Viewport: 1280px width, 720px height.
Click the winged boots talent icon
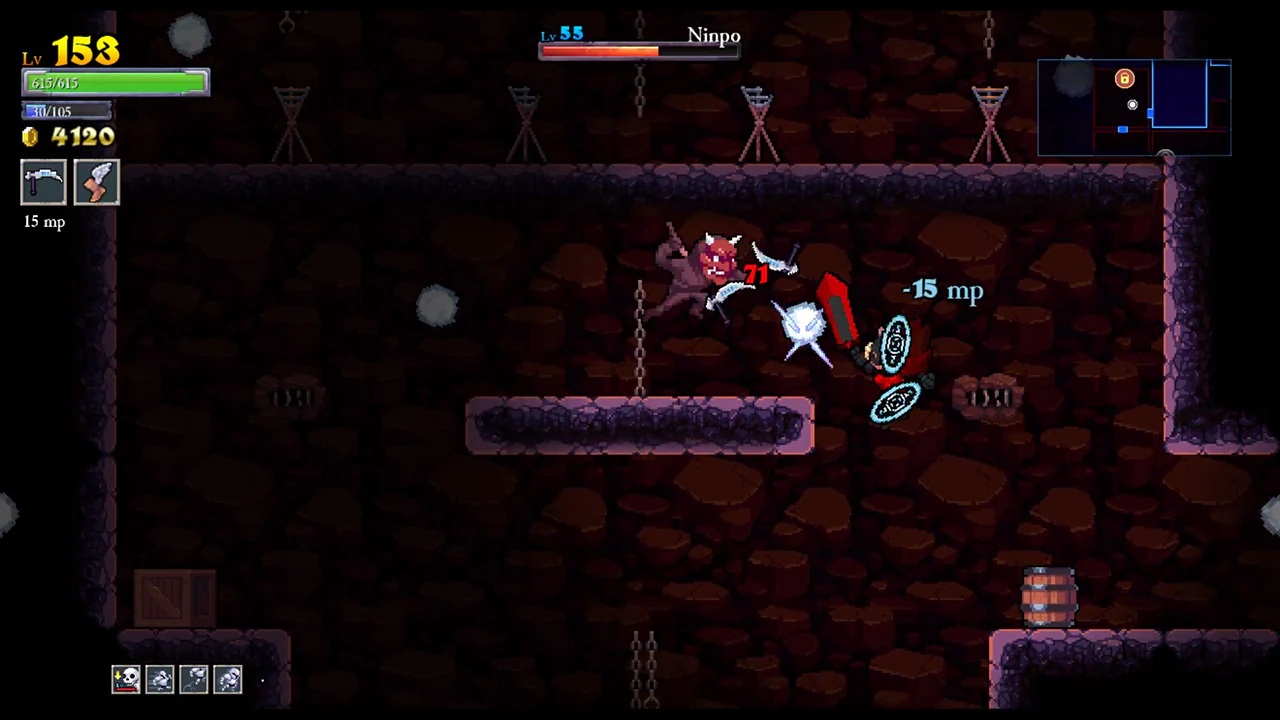point(96,182)
